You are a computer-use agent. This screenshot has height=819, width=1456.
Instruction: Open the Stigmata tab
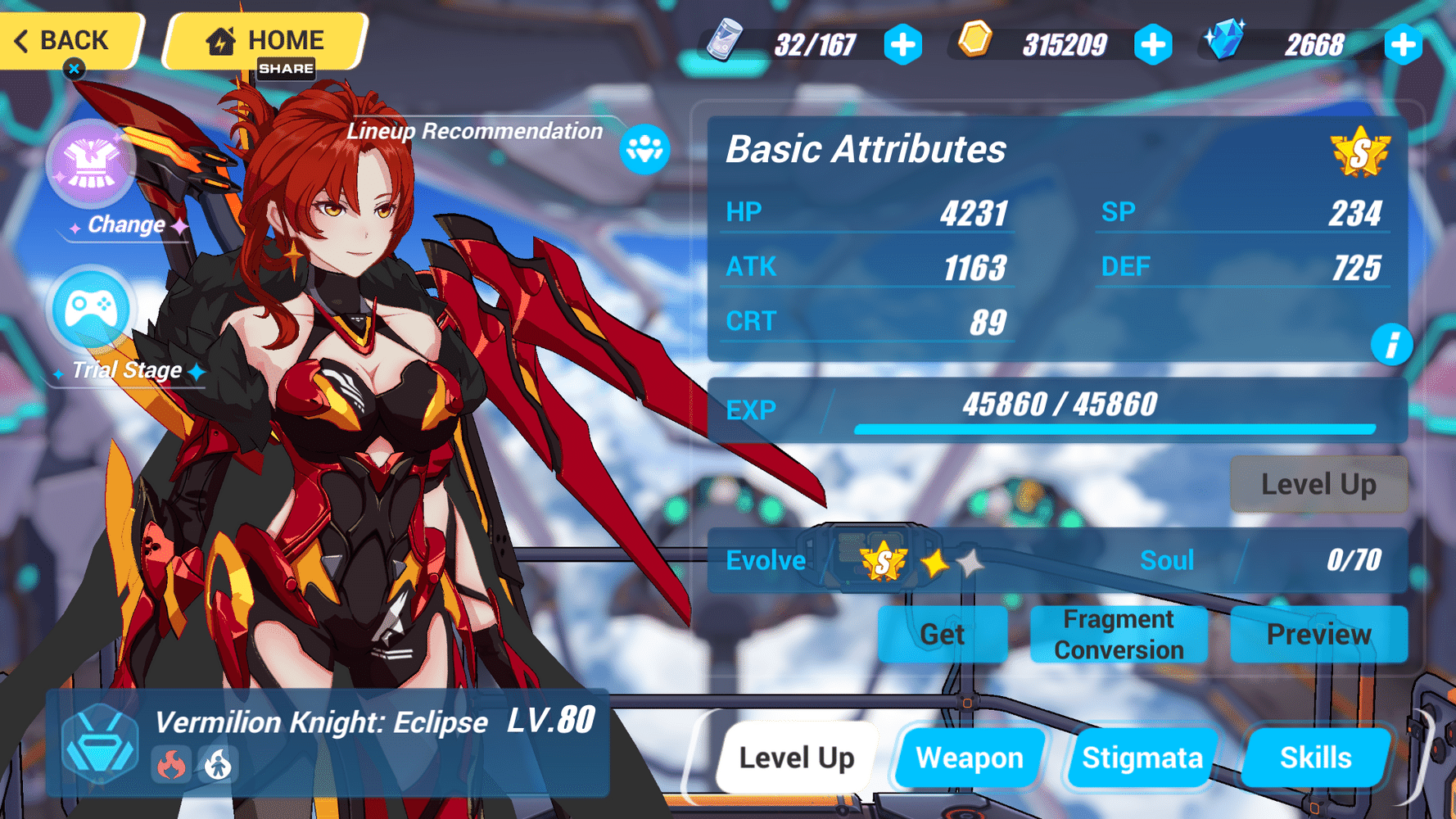[1143, 758]
